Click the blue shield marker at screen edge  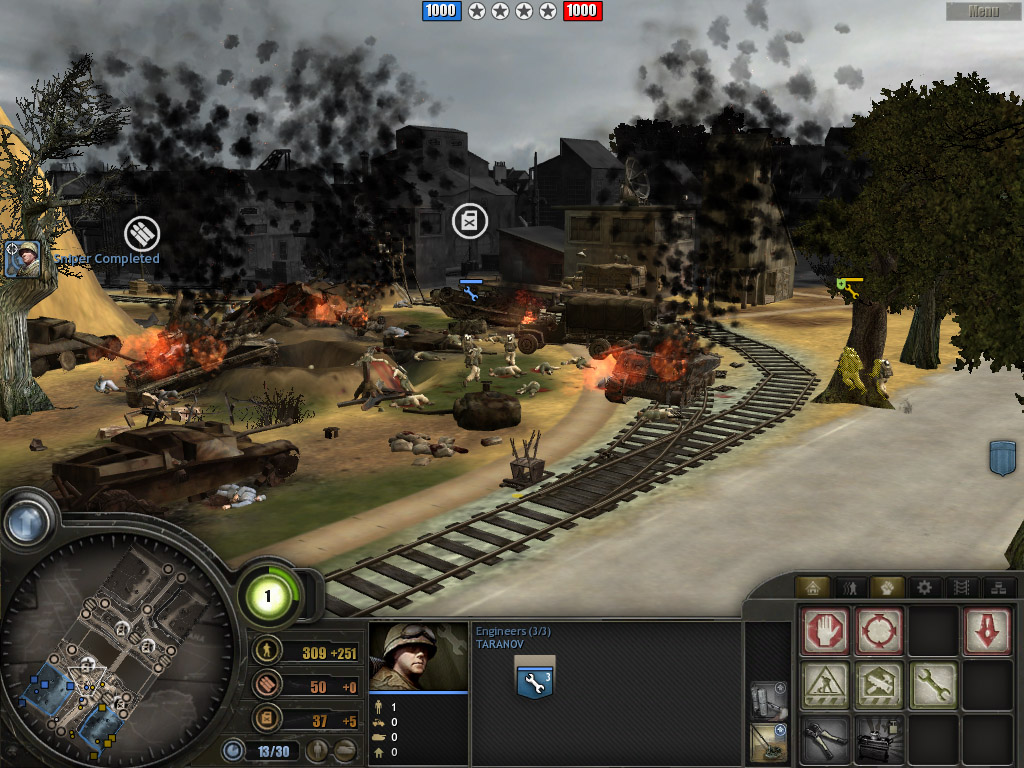1002,457
